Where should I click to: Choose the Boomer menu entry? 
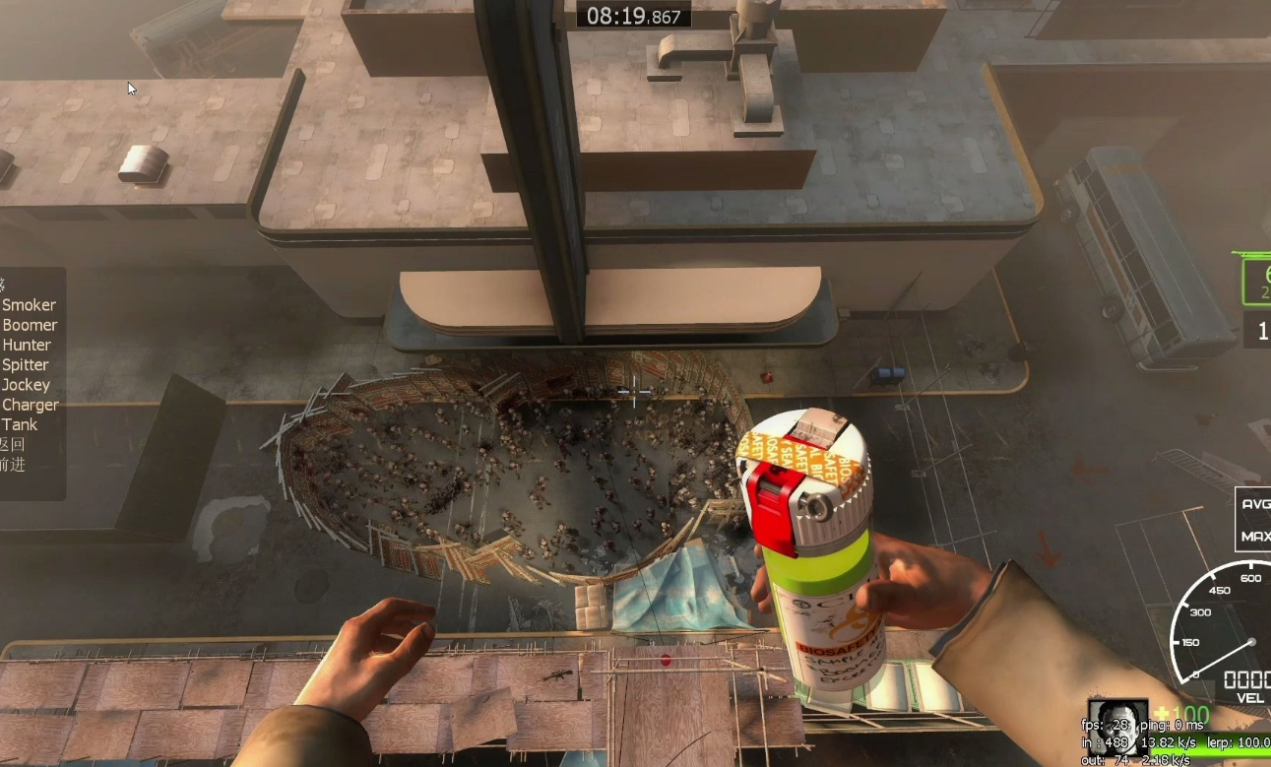coord(30,325)
